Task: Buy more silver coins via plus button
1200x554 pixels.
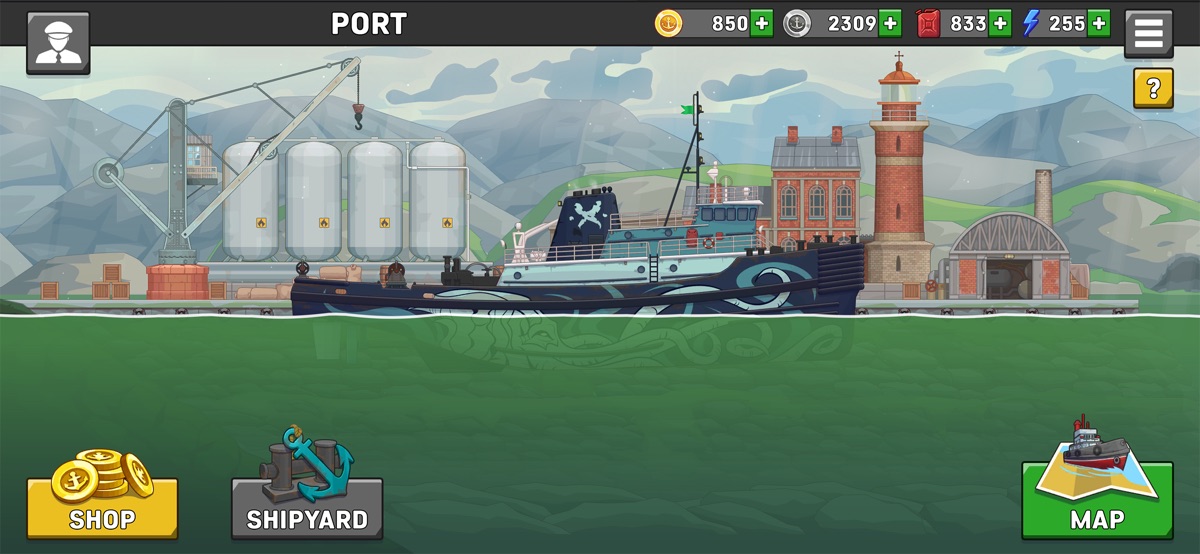Action: point(890,23)
